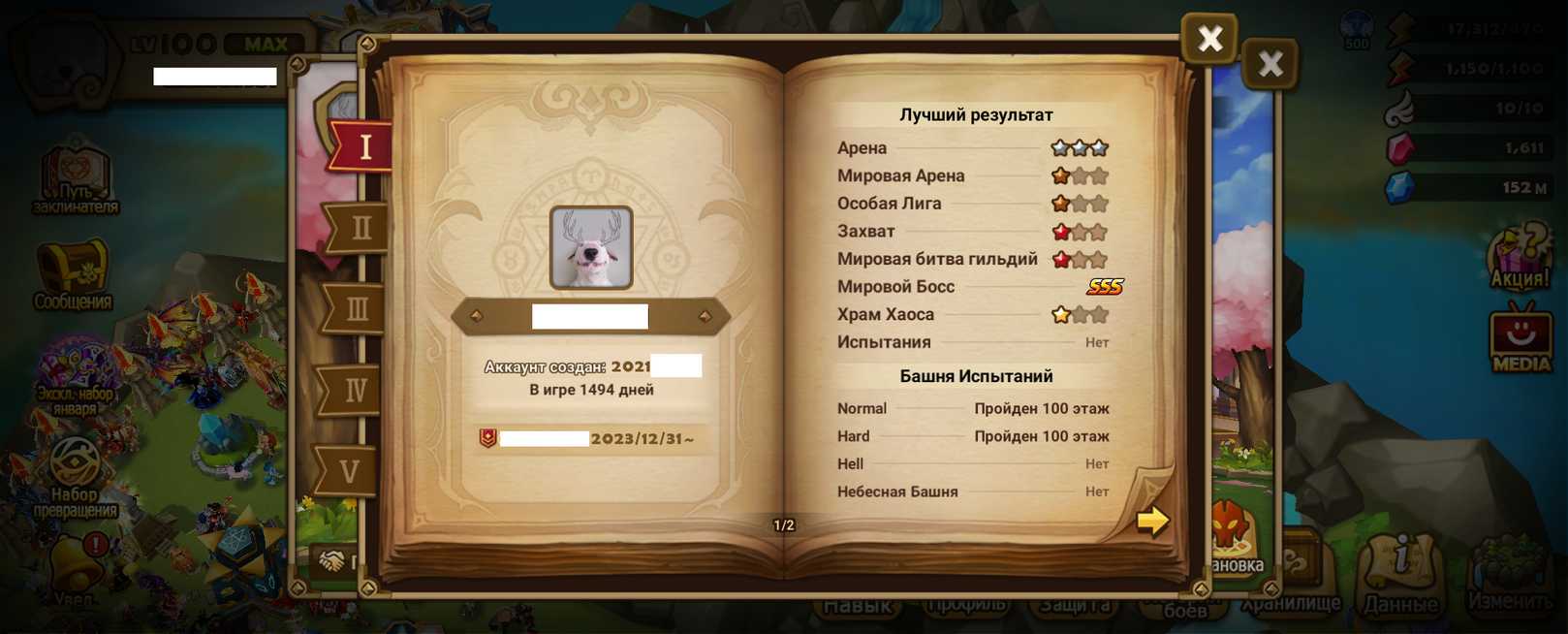Open Путь заклинателя book icon
Image resolution: width=1568 pixels, height=634 pixels.
tap(76, 179)
